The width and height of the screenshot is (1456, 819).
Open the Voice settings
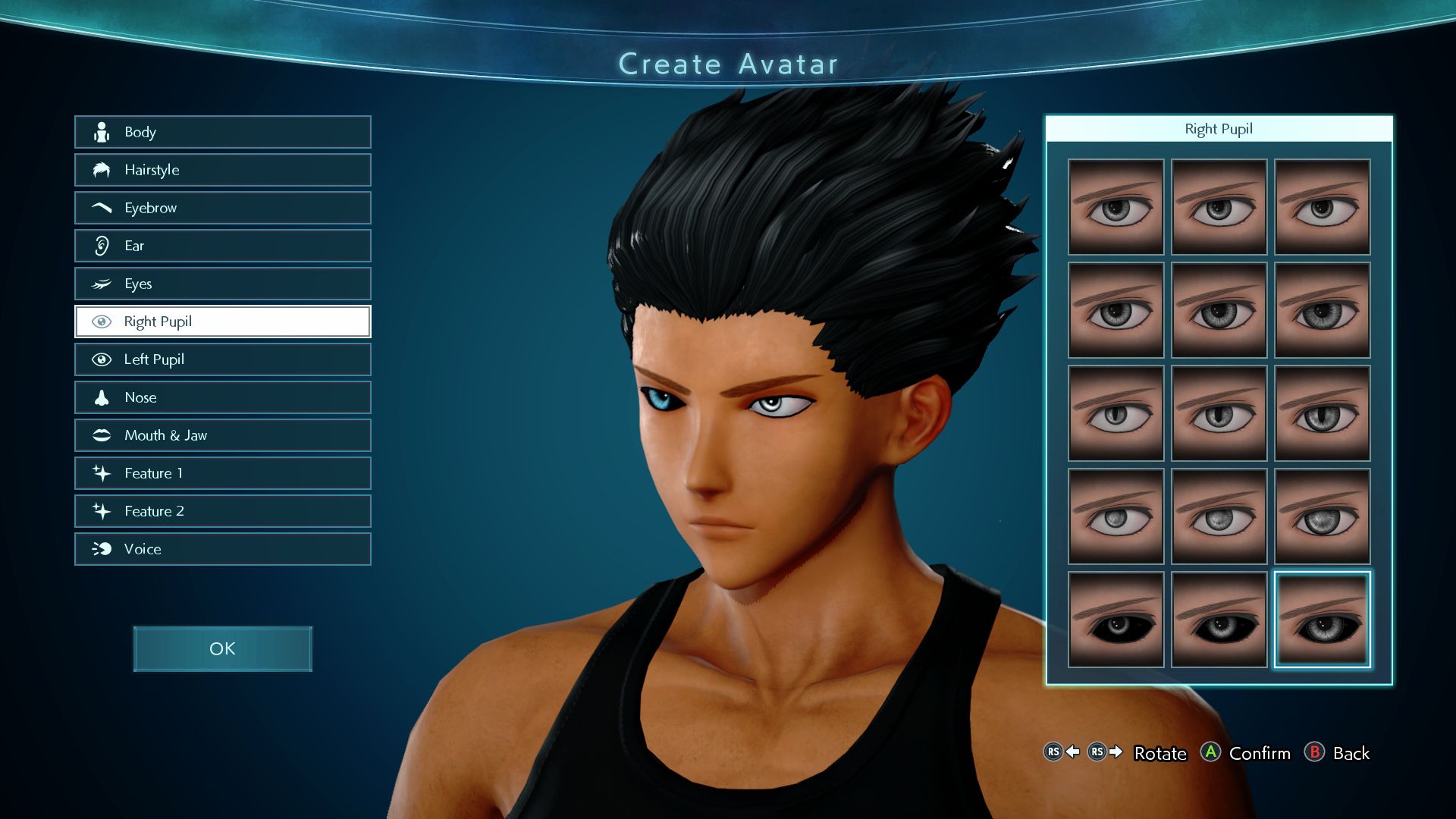(222, 549)
